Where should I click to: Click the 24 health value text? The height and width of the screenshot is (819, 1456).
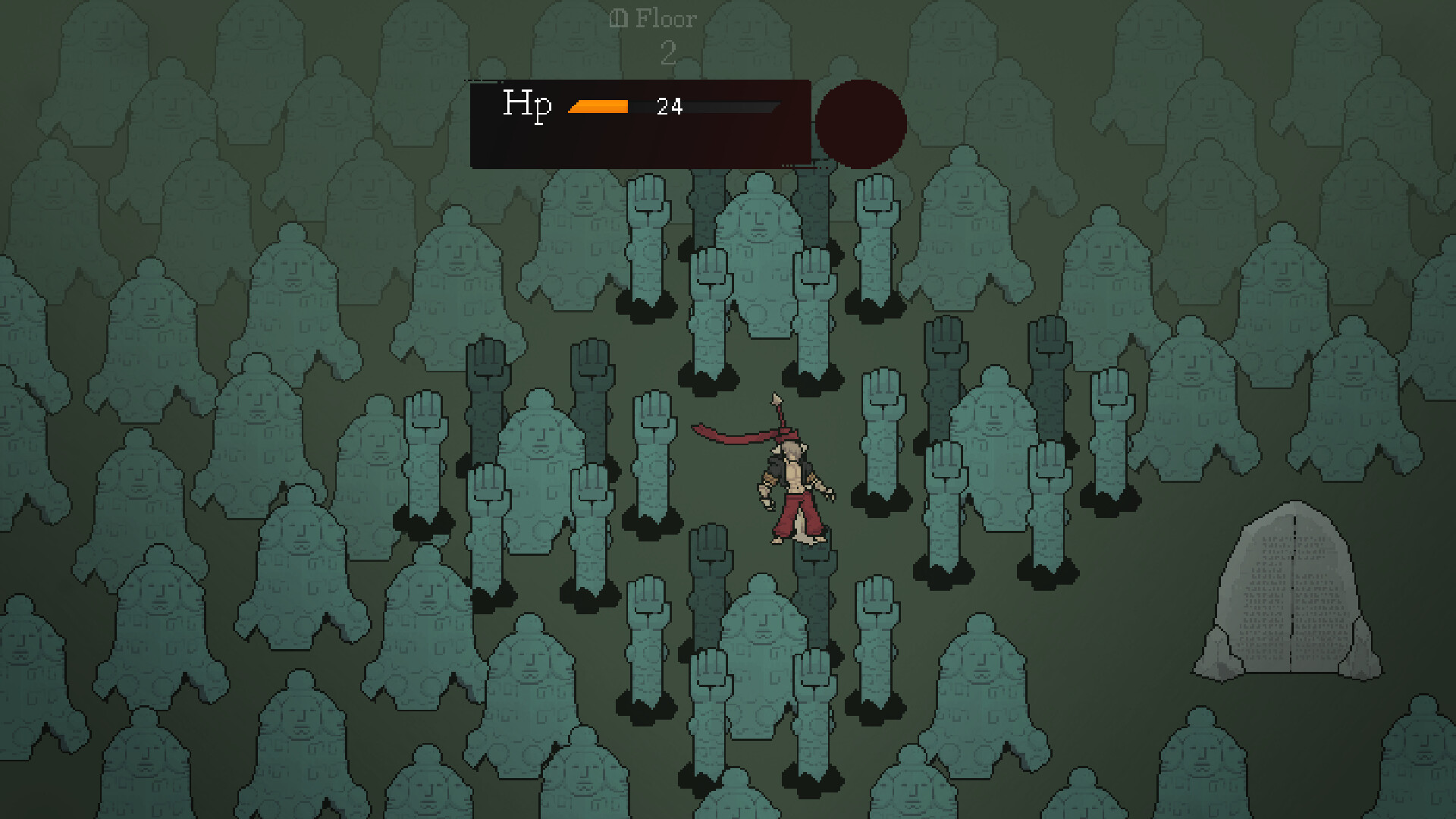coord(669,106)
